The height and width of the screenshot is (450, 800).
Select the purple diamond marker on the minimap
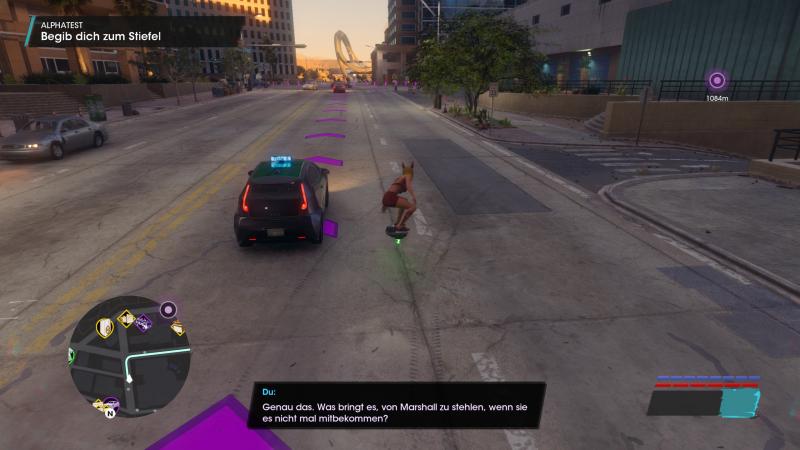coord(143,322)
